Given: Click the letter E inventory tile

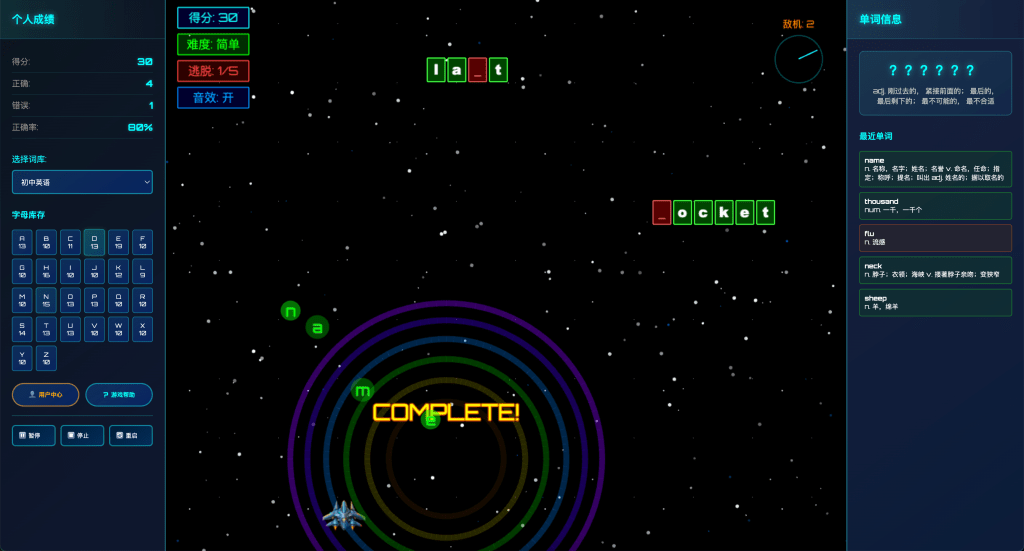Looking at the screenshot, I should pyautogui.click(x=118, y=242).
